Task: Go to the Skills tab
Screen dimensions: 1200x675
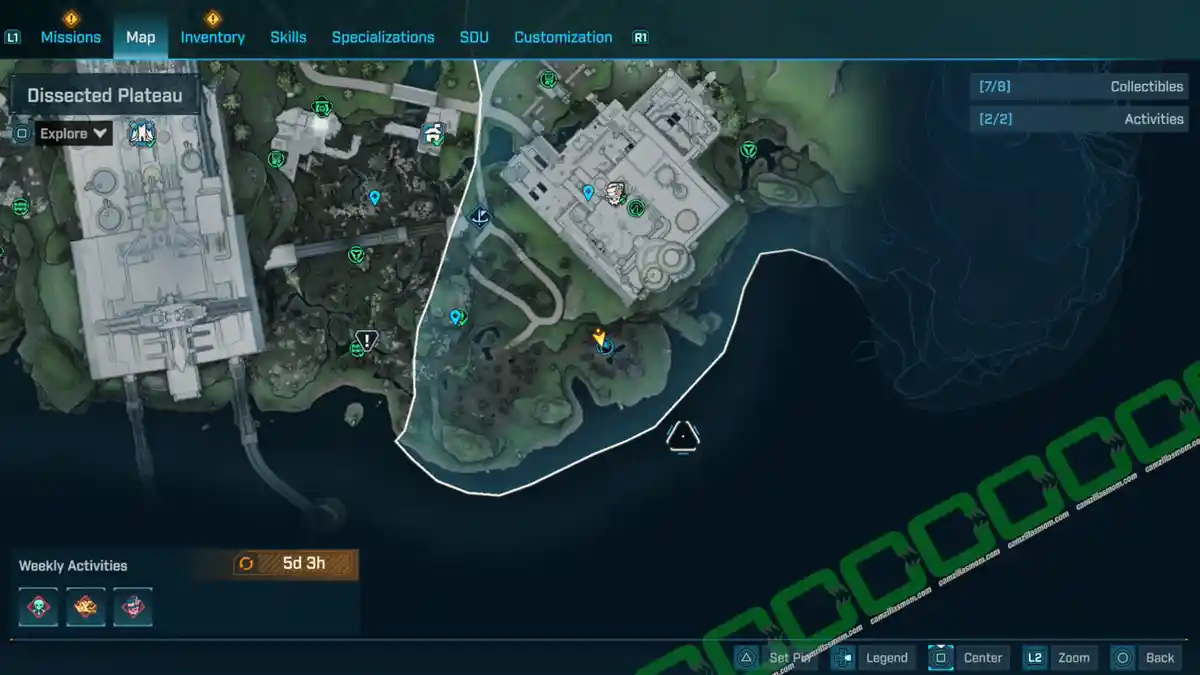Action: (288, 37)
